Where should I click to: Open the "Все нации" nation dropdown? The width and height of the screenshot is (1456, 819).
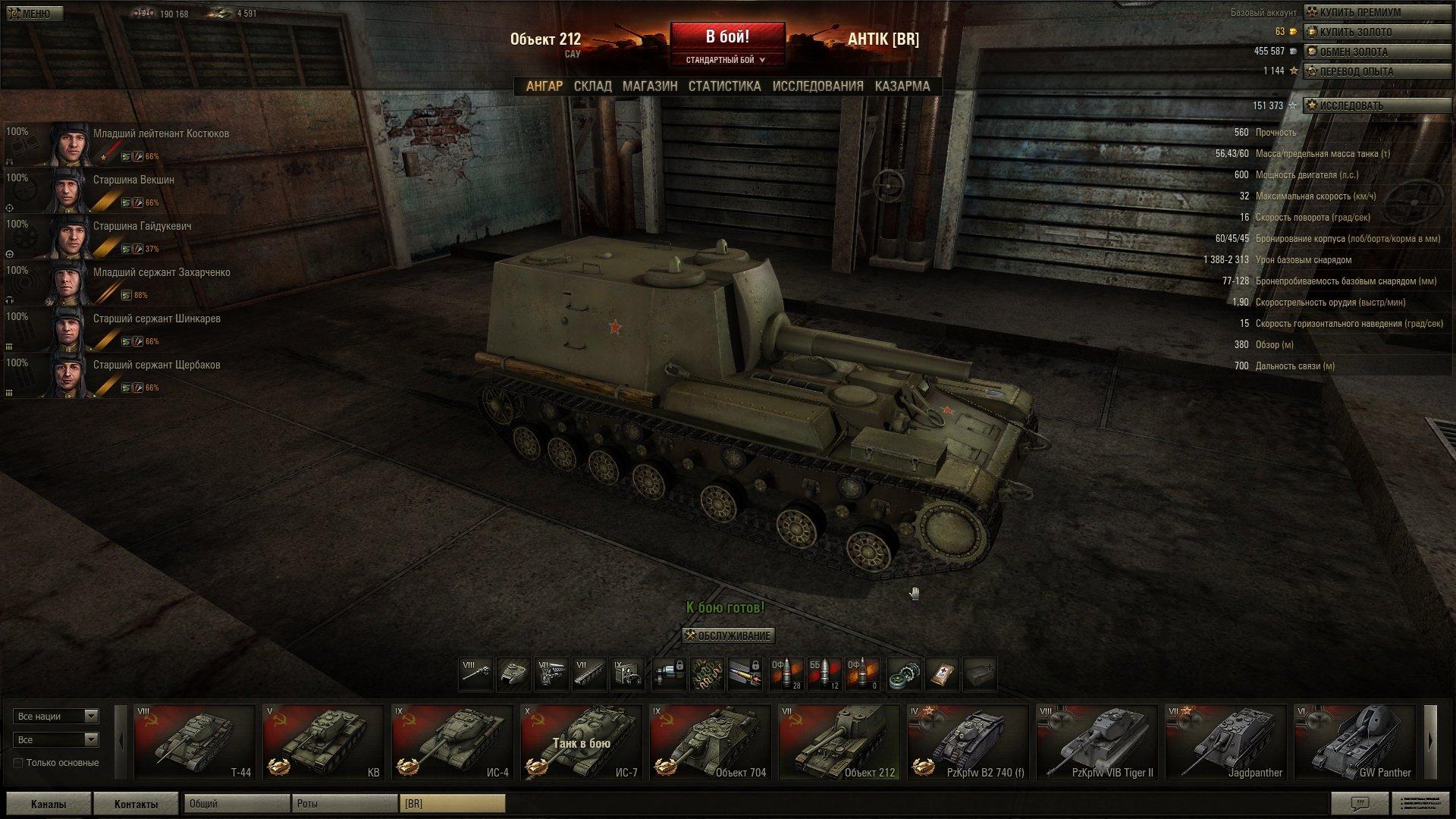(56, 716)
